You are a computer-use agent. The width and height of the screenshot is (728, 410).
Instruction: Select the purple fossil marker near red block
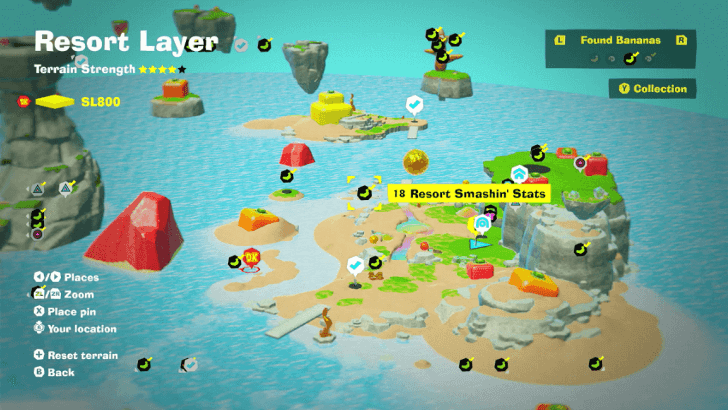tap(580, 162)
